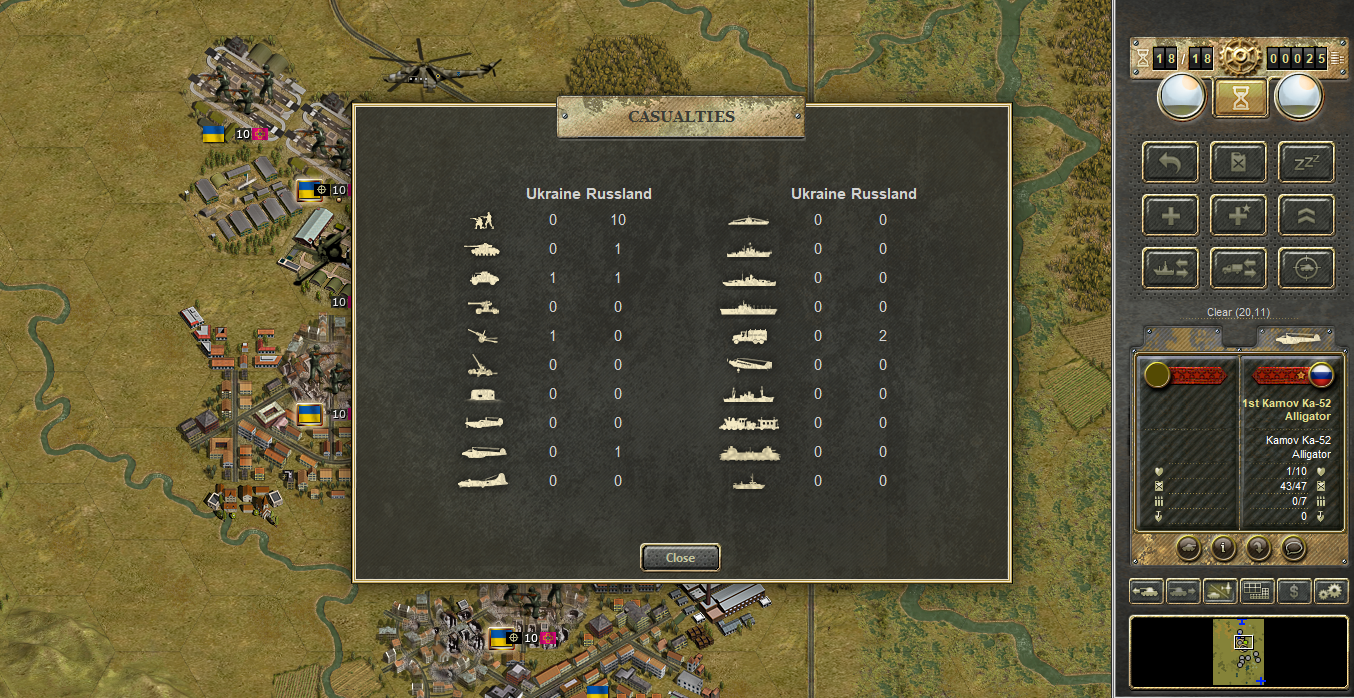This screenshot has width=1354, height=698.
Task: Click the ship embark swap button
Action: pyautogui.click(x=1171, y=268)
